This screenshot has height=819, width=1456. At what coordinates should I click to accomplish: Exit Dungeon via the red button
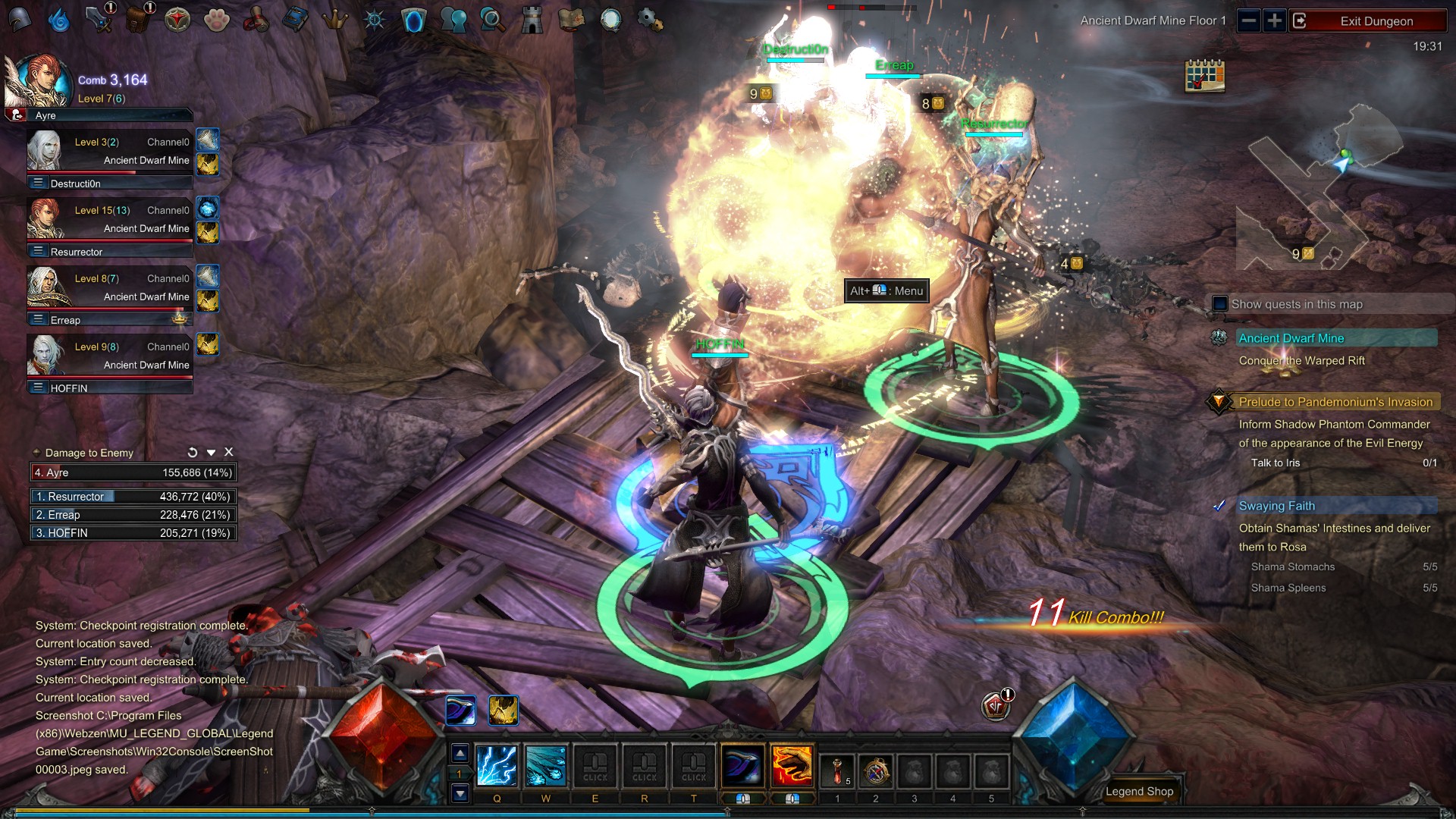click(1376, 21)
